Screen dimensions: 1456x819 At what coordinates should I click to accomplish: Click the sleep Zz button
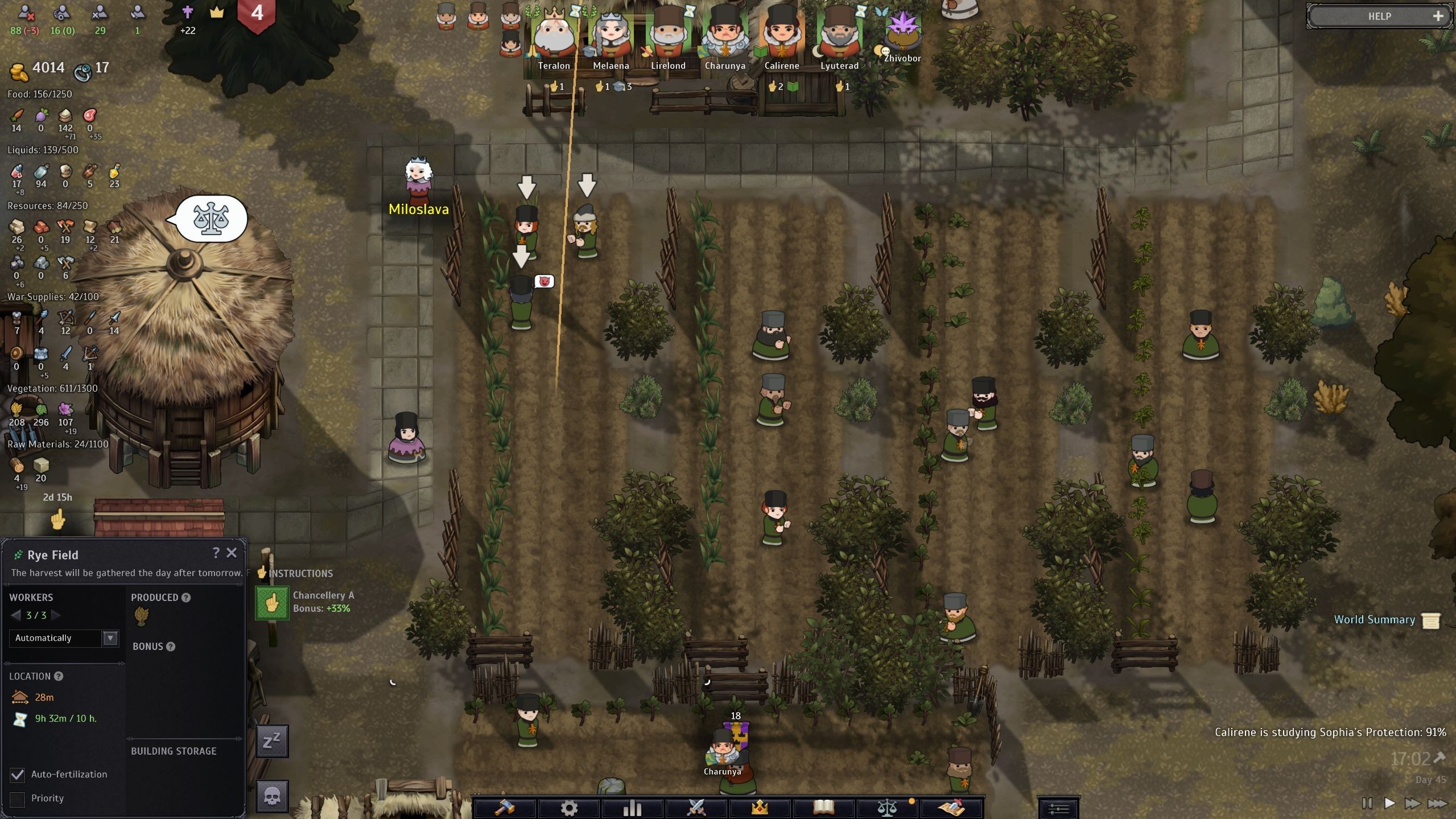click(x=272, y=740)
